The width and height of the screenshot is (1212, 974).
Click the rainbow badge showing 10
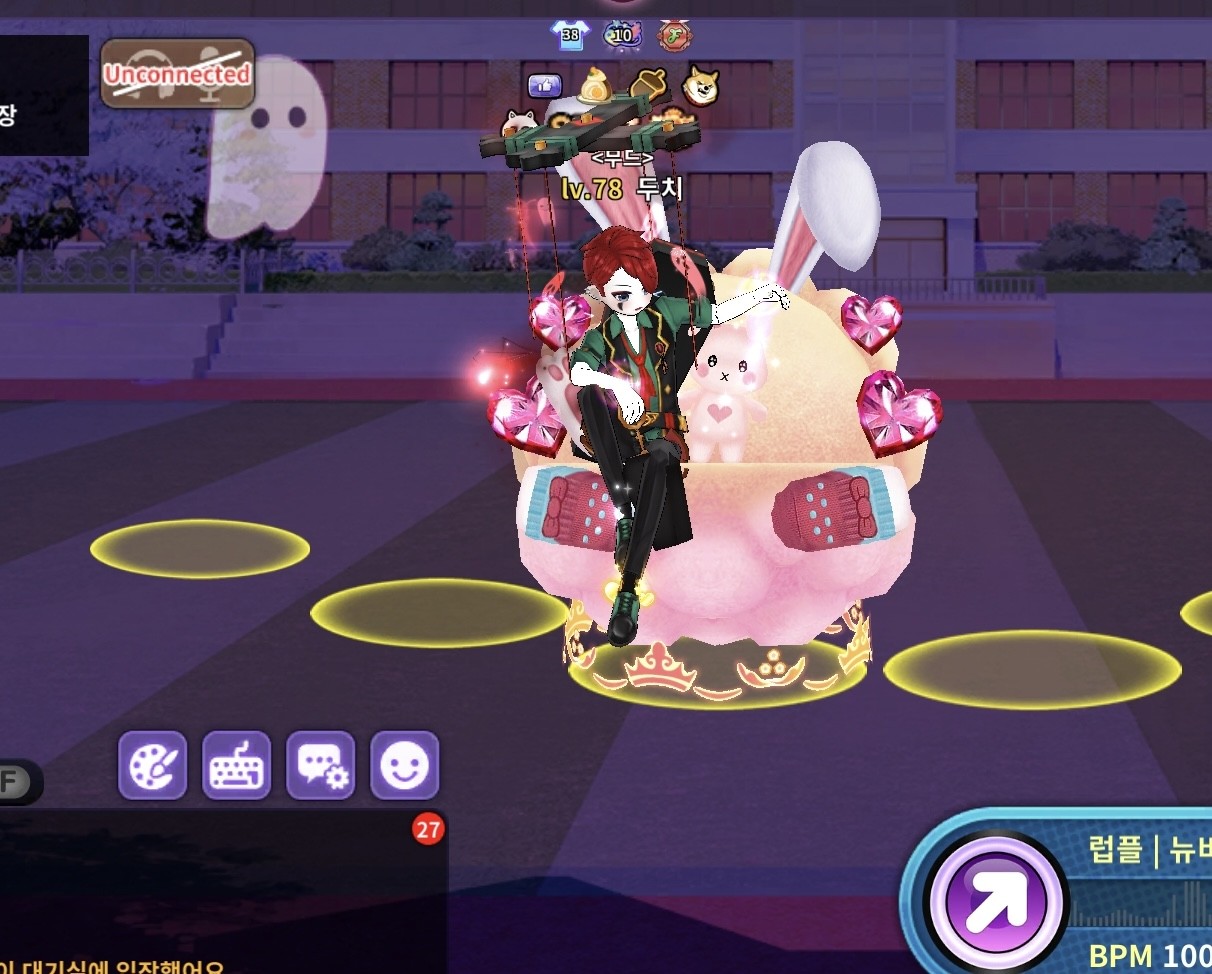(x=622, y=36)
